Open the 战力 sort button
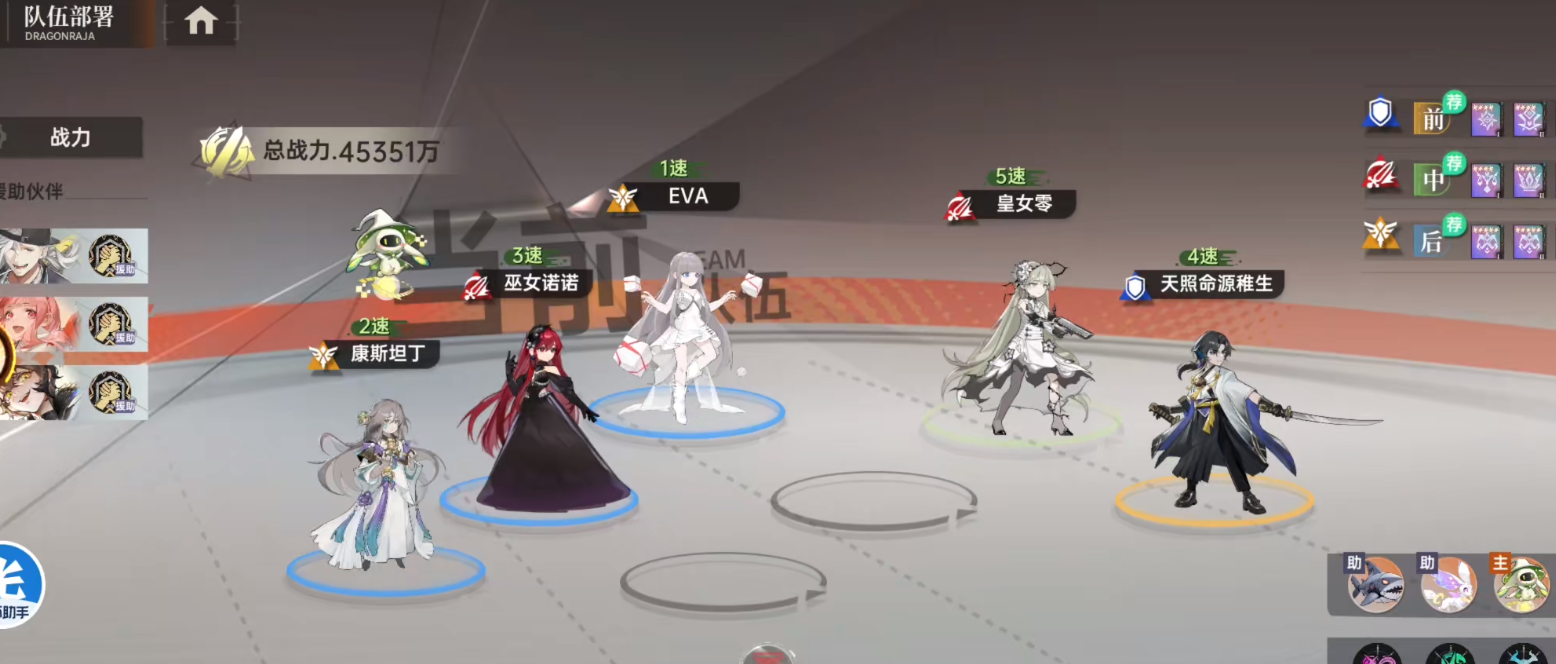 [x=70, y=138]
